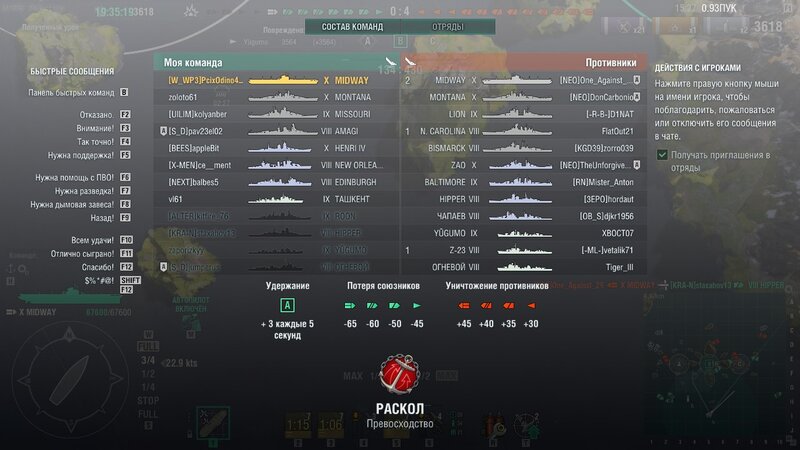Screen dimensions: 800x450
Task: Send the Спасибо! quick message
Action: pyautogui.click(x=97, y=268)
